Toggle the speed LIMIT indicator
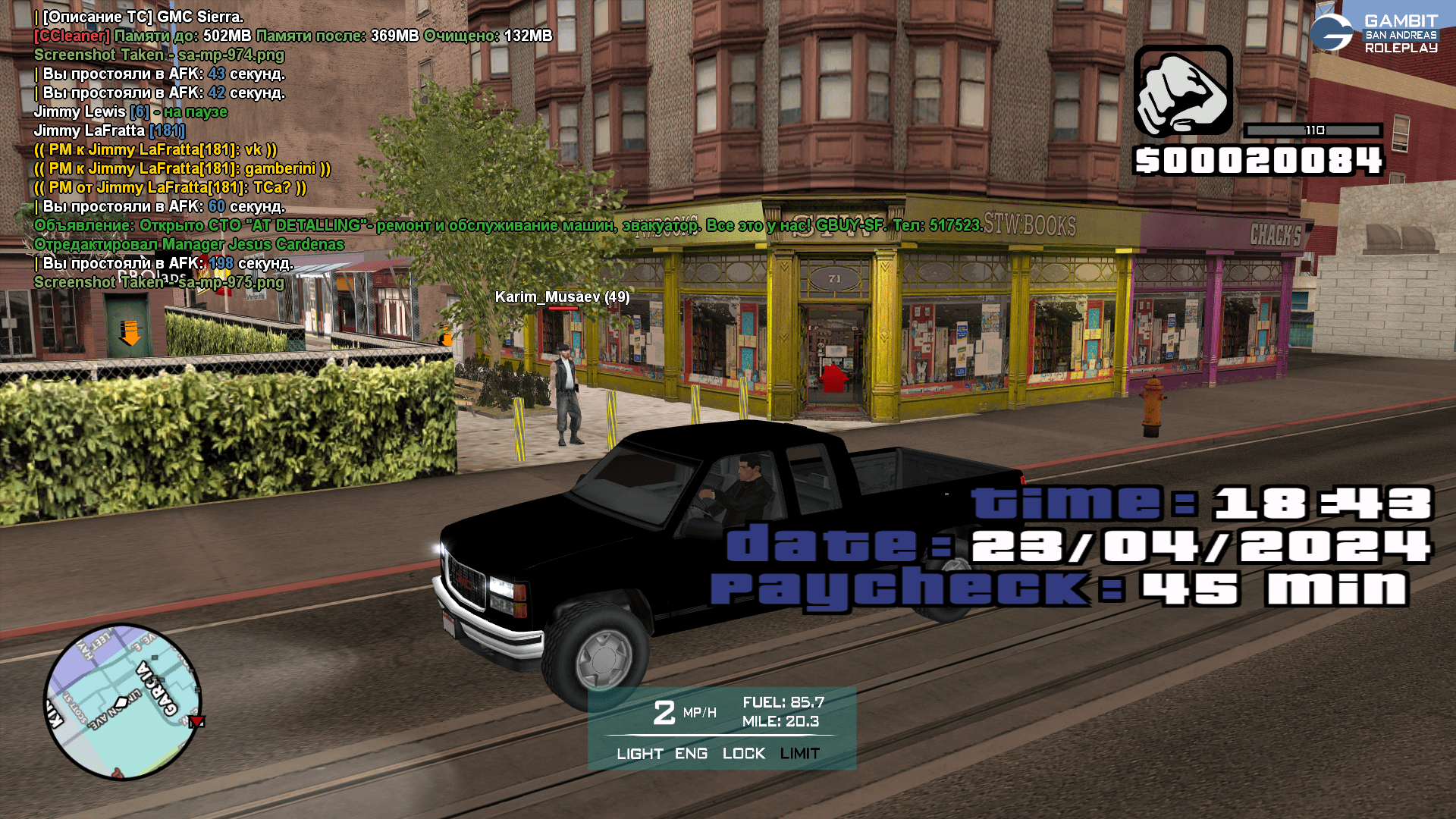The image size is (1456, 819). point(799,754)
